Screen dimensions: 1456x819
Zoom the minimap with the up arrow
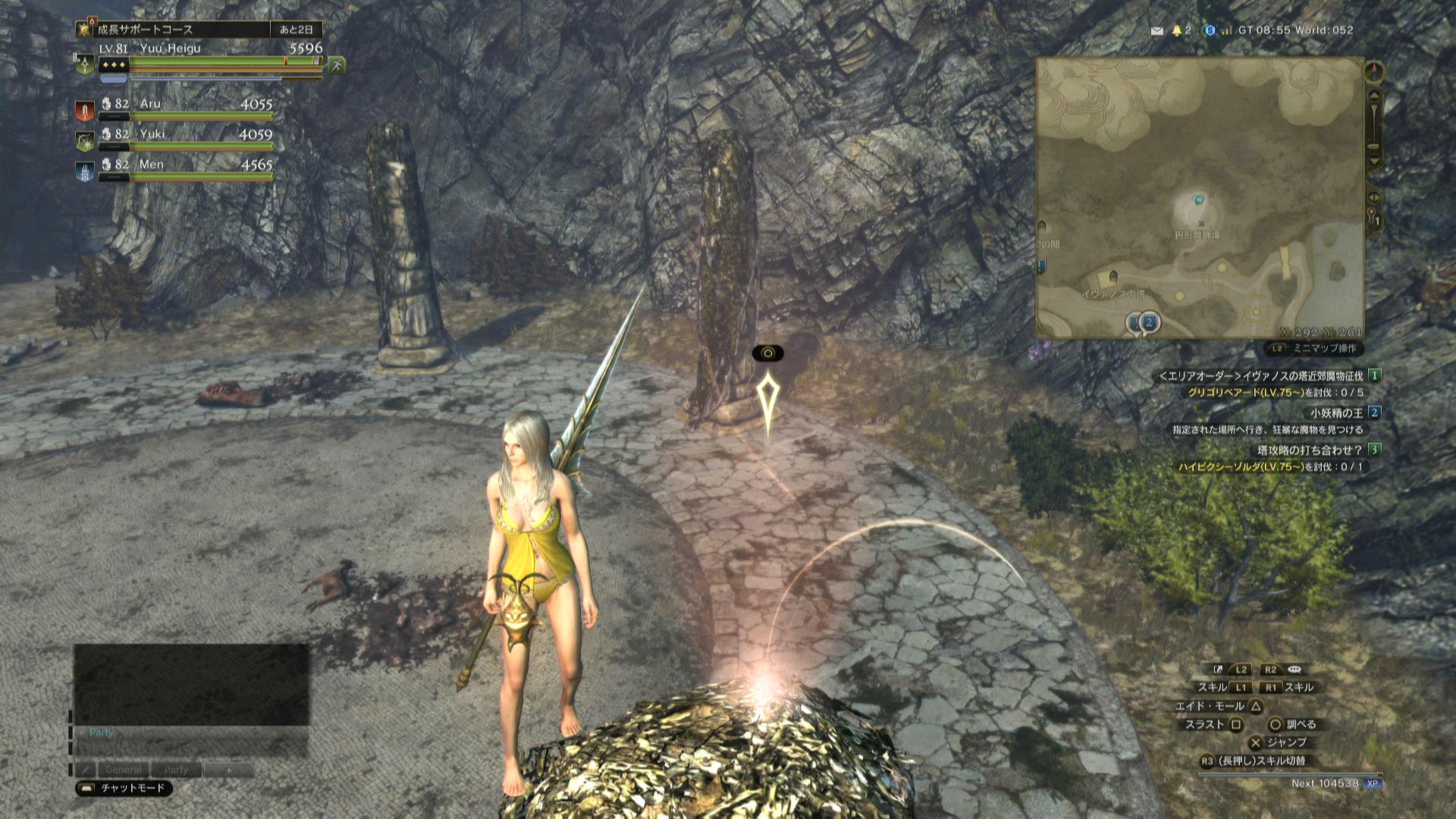pos(1374,96)
